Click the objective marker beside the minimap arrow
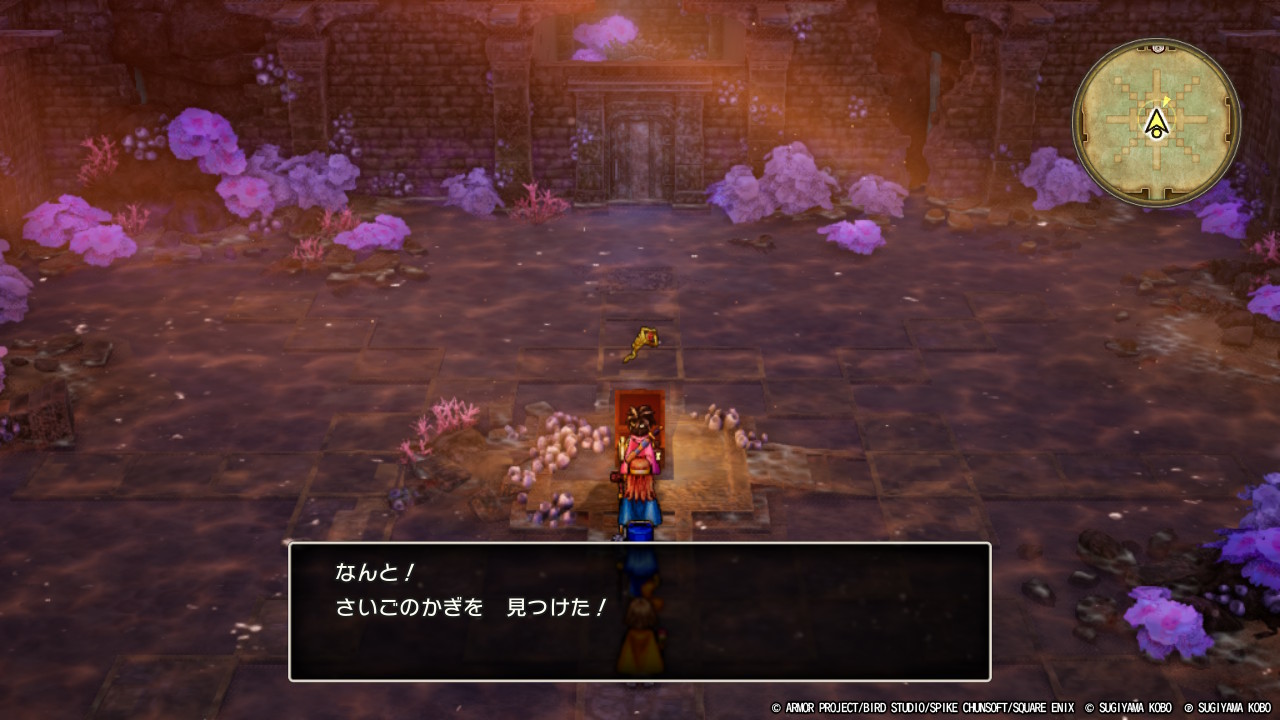Image resolution: width=1280 pixels, height=720 pixels. pyautogui.click(x=1167, y=100)
